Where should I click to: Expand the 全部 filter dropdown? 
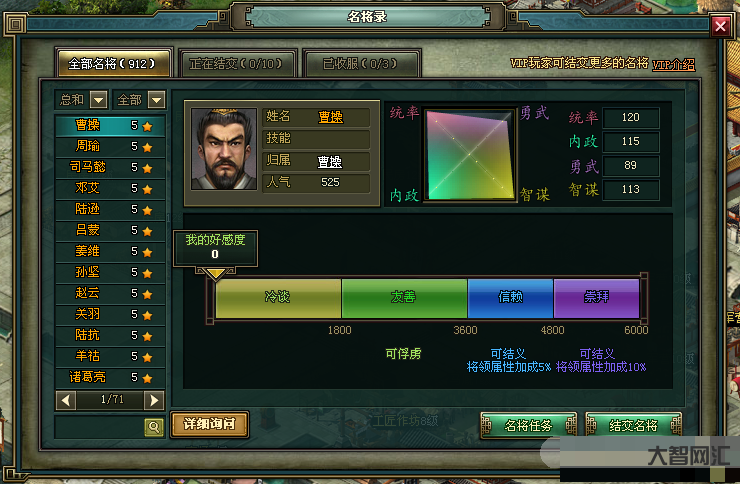coord(156,99)
